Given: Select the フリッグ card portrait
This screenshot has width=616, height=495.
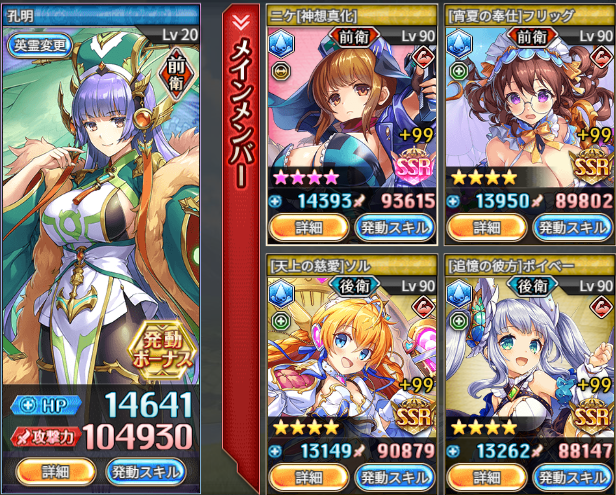Looking at the screenshot, I should (527, 110).
